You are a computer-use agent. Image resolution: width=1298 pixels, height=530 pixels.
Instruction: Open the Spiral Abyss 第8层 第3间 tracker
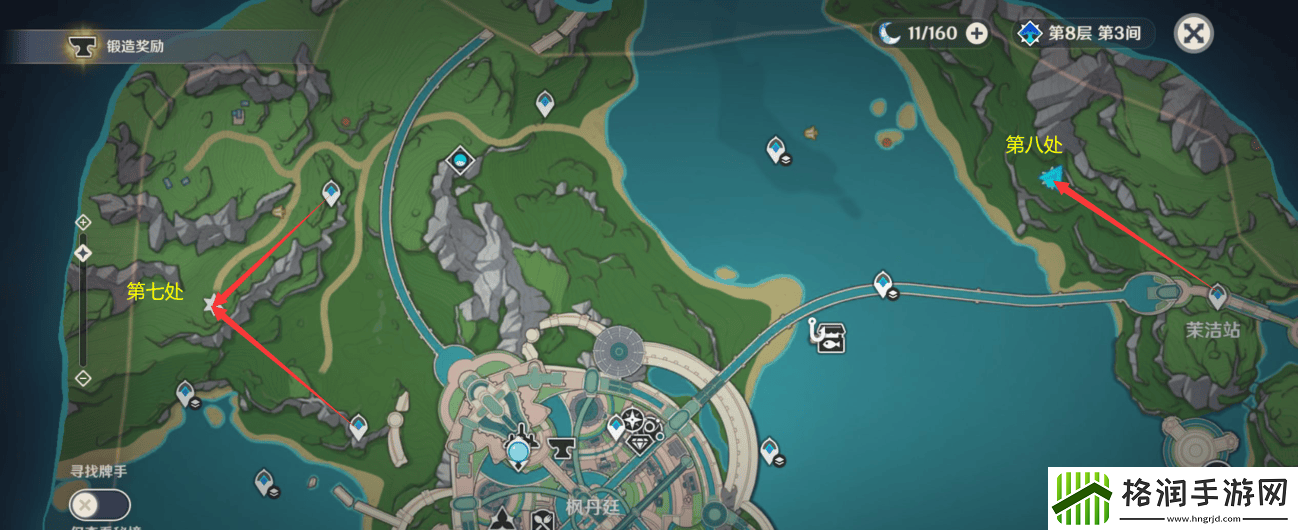point(1083,33)
